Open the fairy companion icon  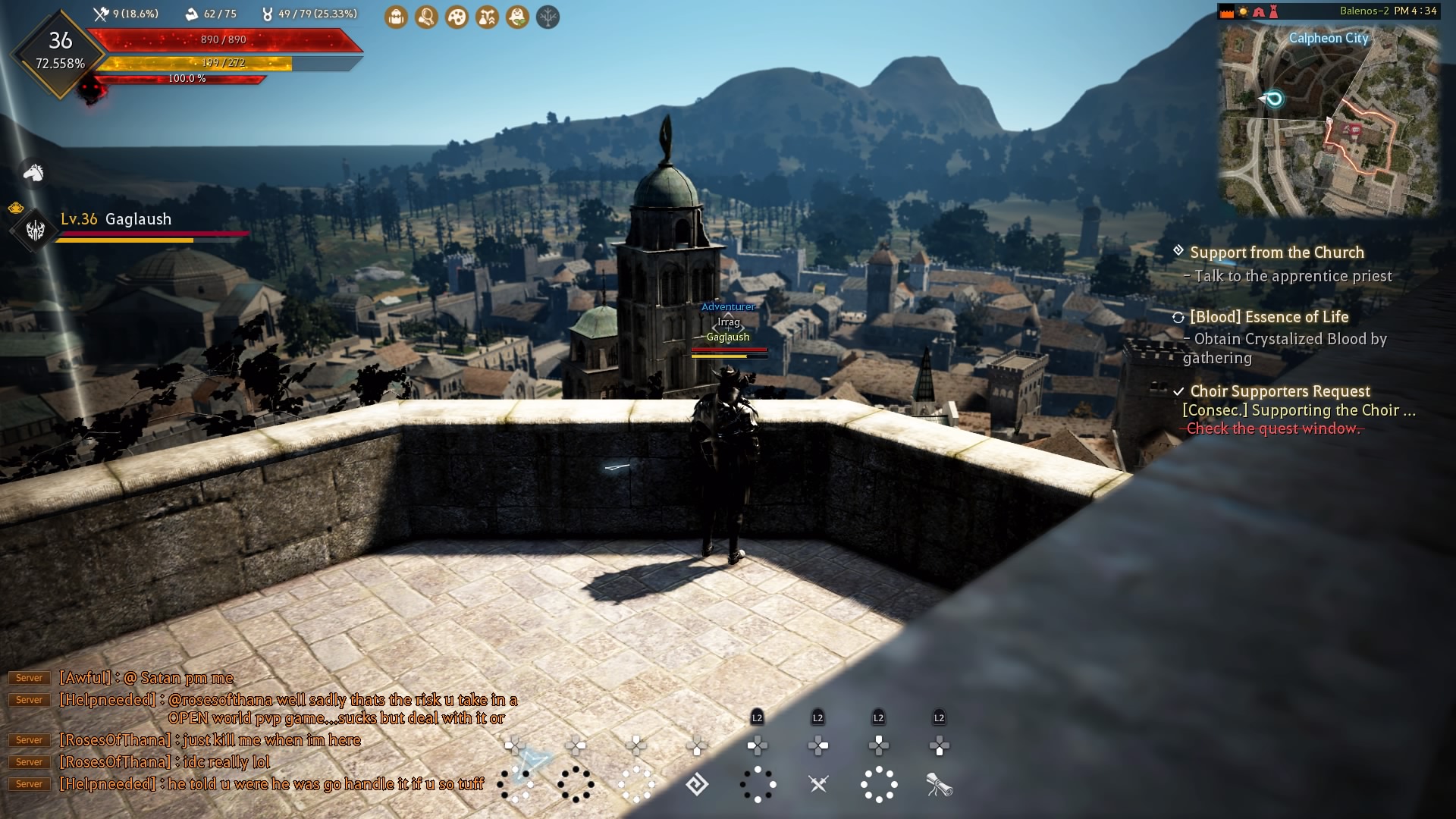(516, 17)
